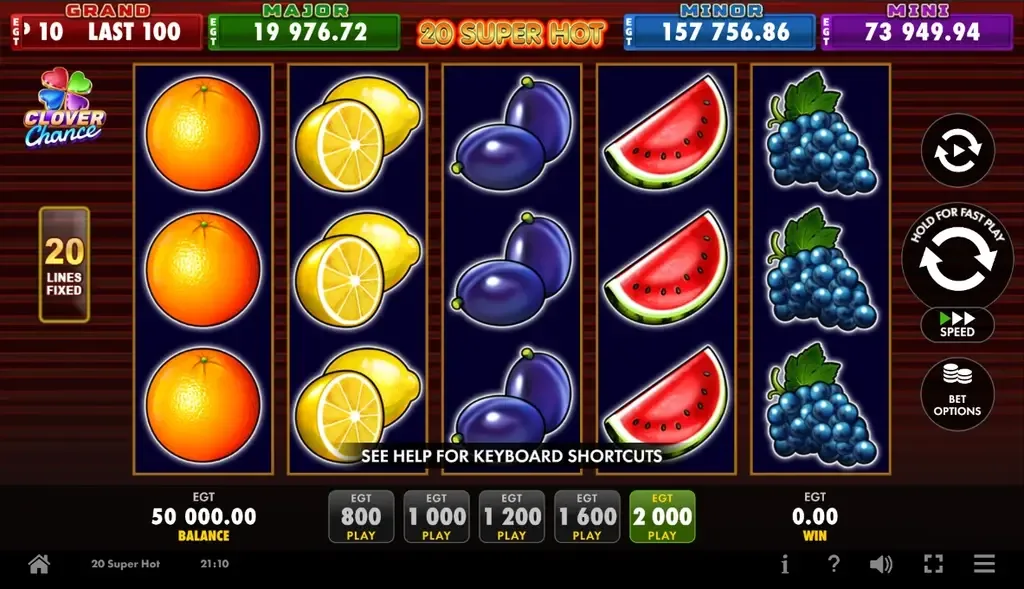
Task: Show the game info paytable
Action: pyautogui.click(x=784, y=564)
